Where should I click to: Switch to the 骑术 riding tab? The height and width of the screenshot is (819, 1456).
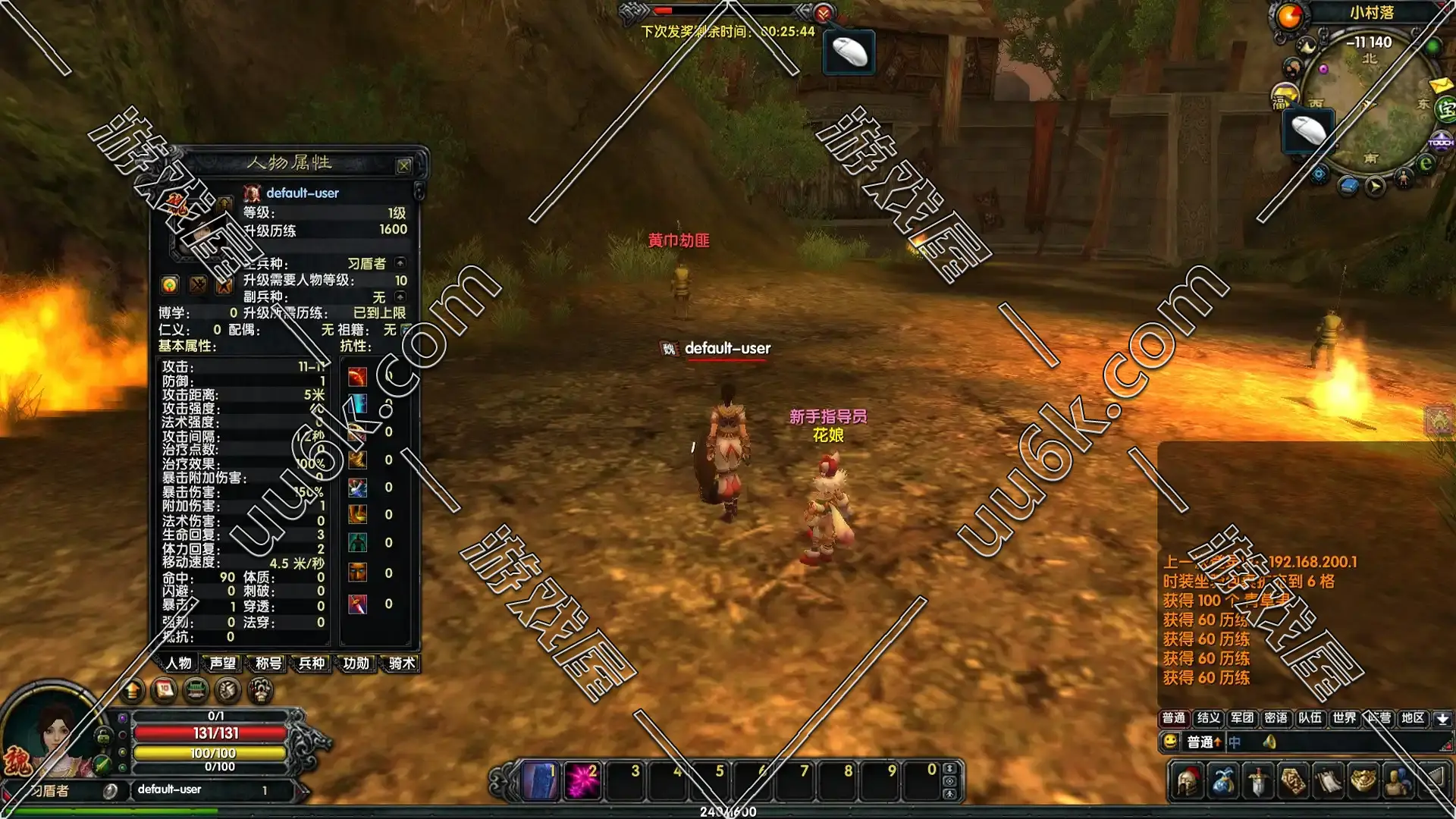[401, 664]
